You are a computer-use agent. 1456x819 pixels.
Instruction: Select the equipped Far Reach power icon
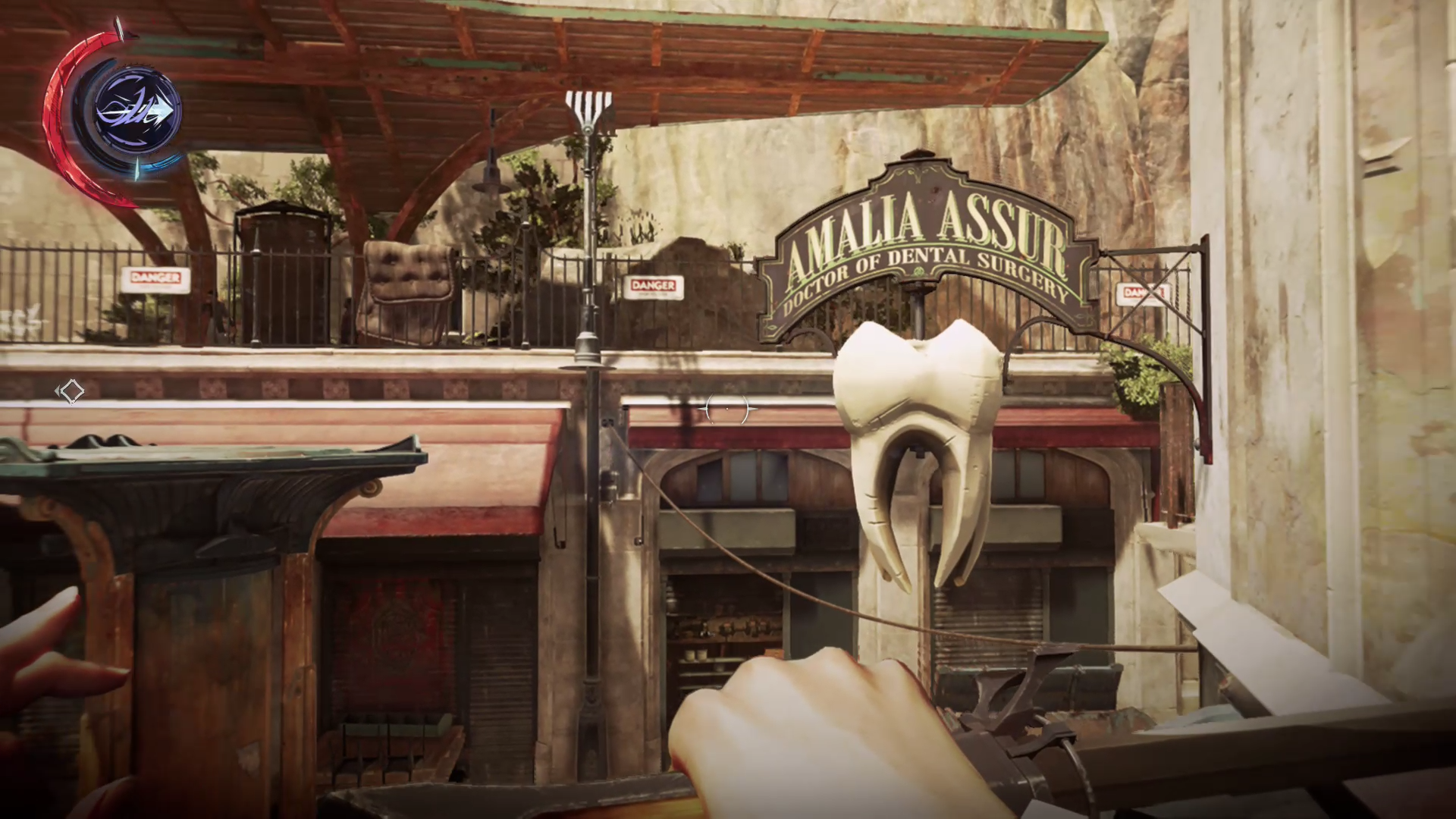click(x=138, y=112)
